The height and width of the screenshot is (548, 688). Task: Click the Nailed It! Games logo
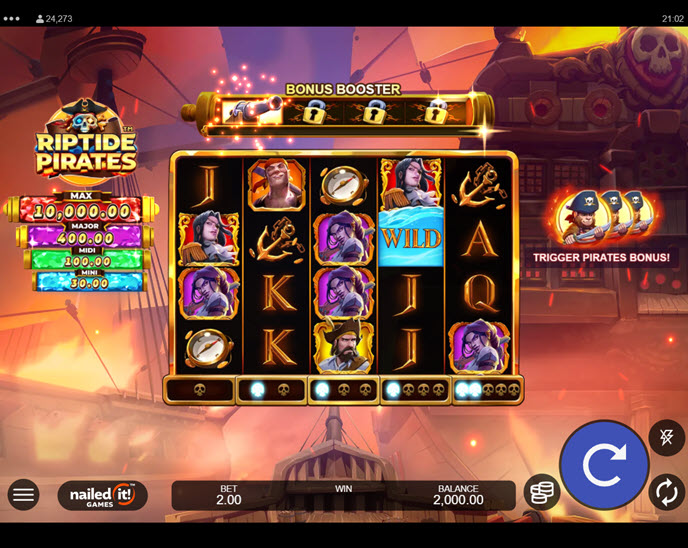coord(102,495)
